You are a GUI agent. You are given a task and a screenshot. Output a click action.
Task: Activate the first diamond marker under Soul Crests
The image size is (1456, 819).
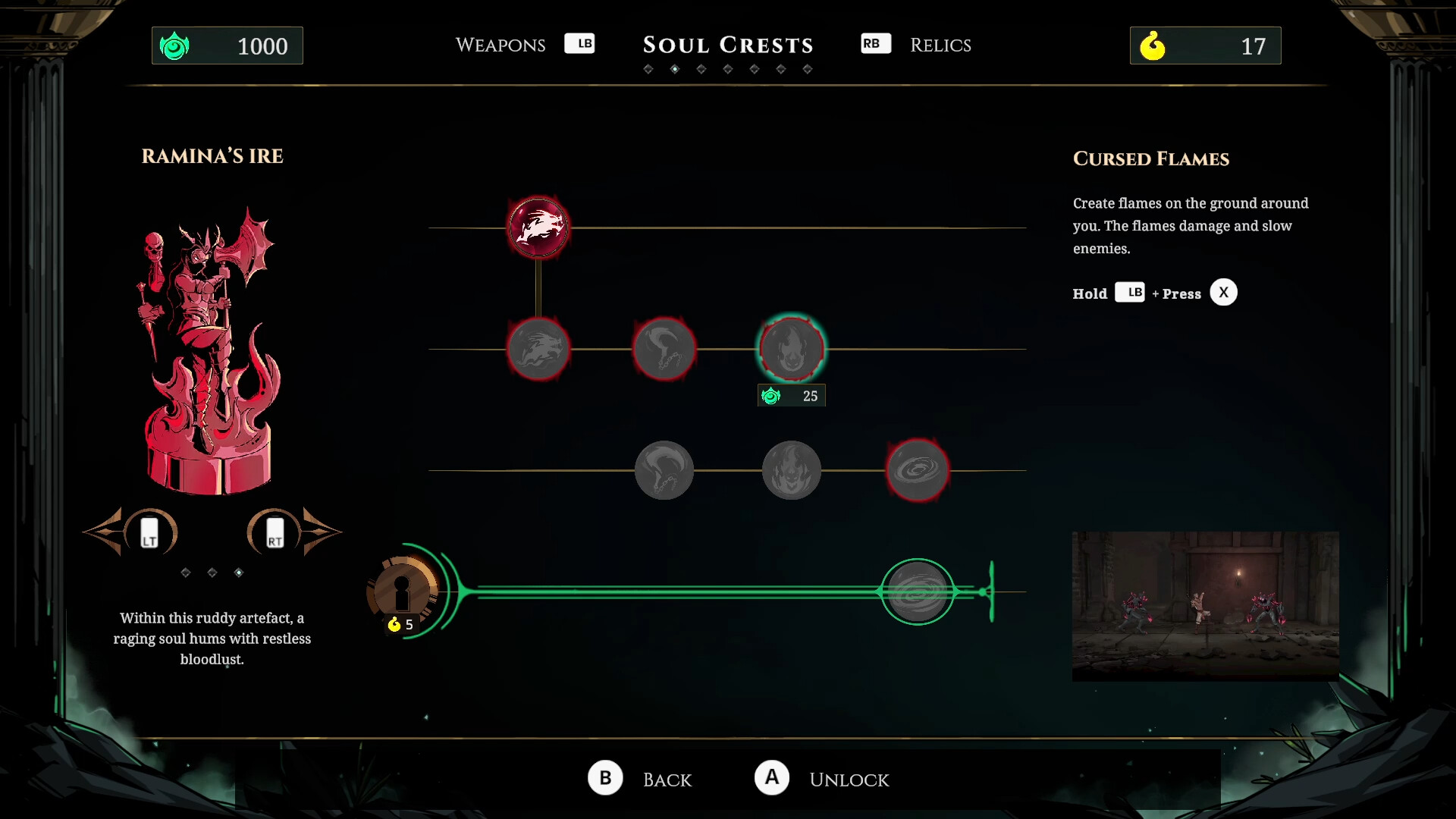pos(649,68)
